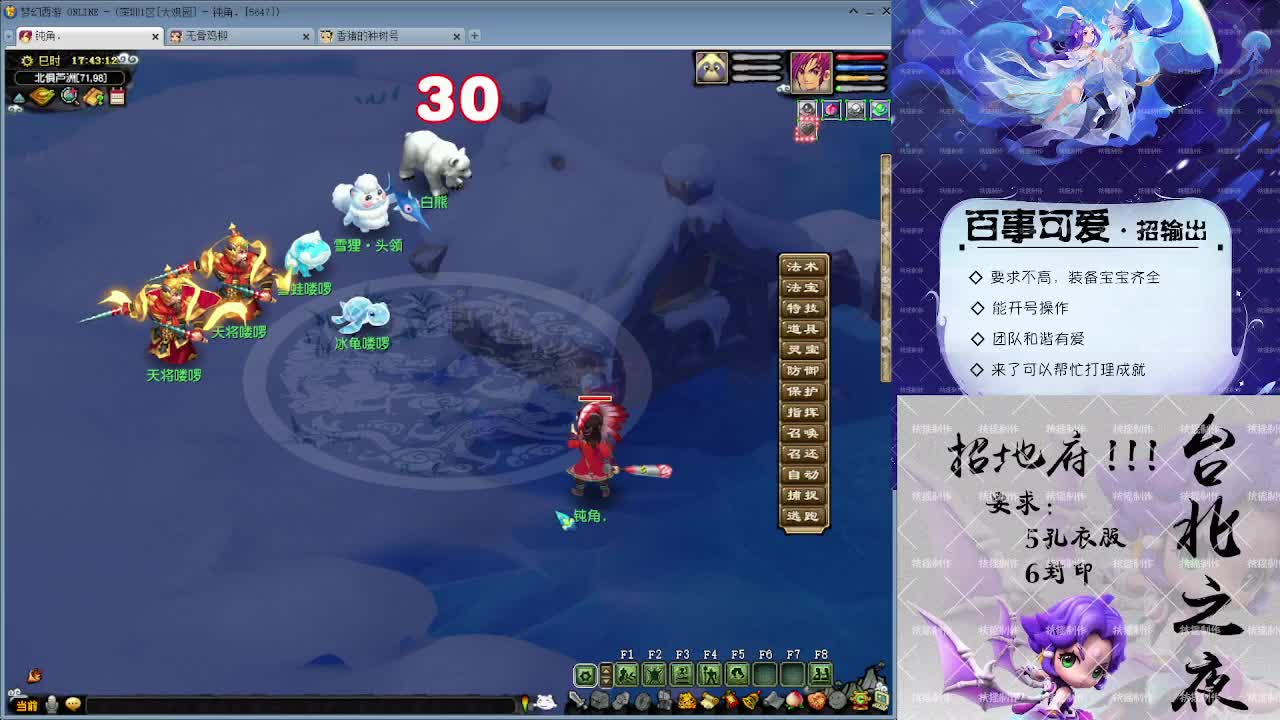Expand the hotkey arrows selector near F1 bar
The width and height of the screenshot is (1280, 720).
606,673
